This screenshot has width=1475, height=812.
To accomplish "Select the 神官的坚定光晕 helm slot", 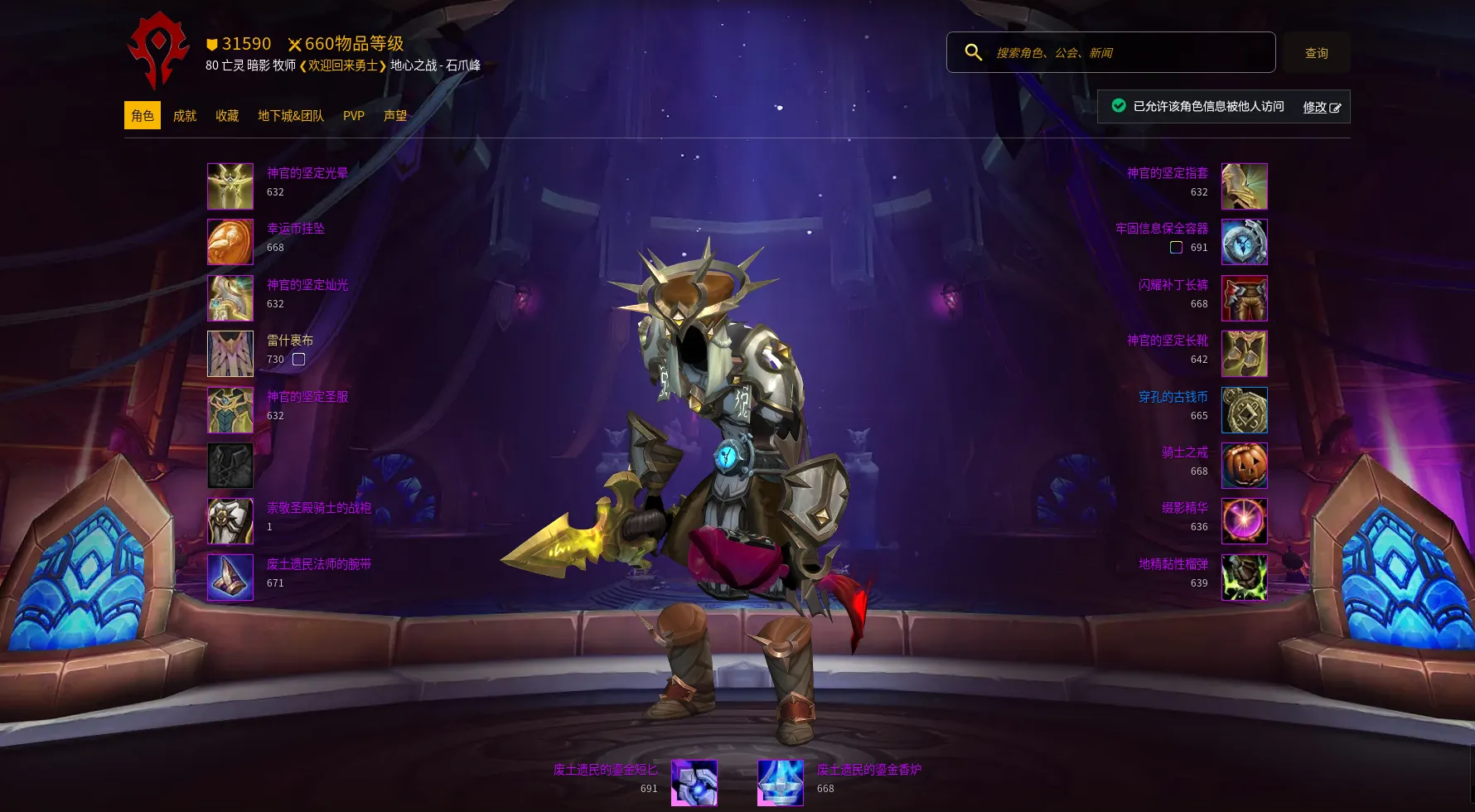I will tap(230, 186).
